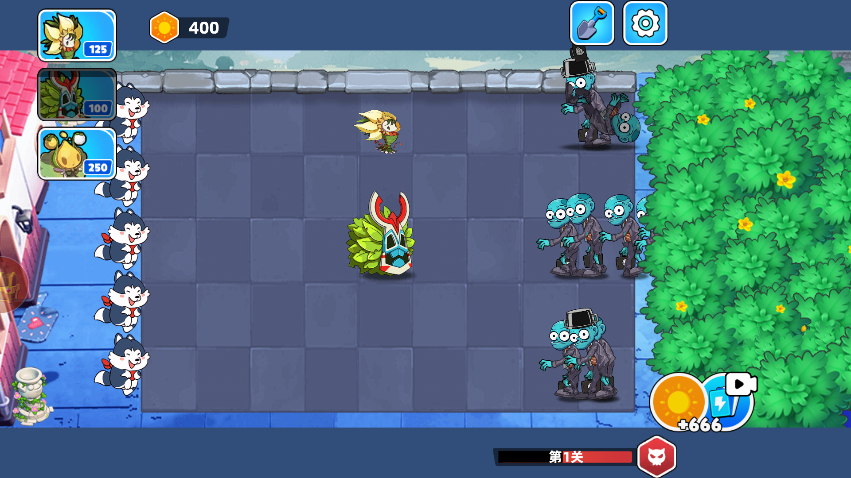Pick up the shovel tool
This screenshot has width=851, height=478.
point(592,23)
